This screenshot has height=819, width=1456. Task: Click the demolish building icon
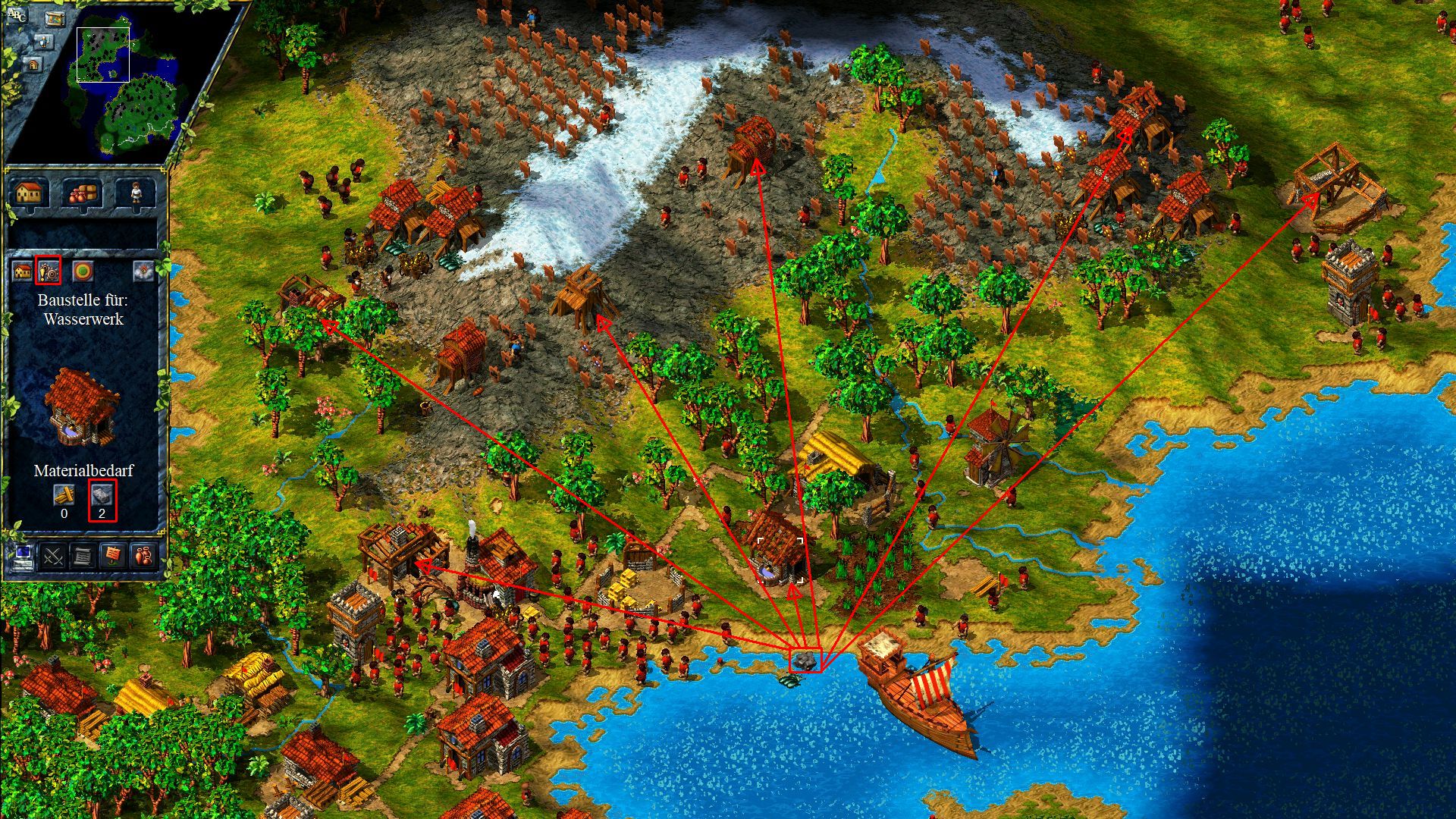[143, 271]
